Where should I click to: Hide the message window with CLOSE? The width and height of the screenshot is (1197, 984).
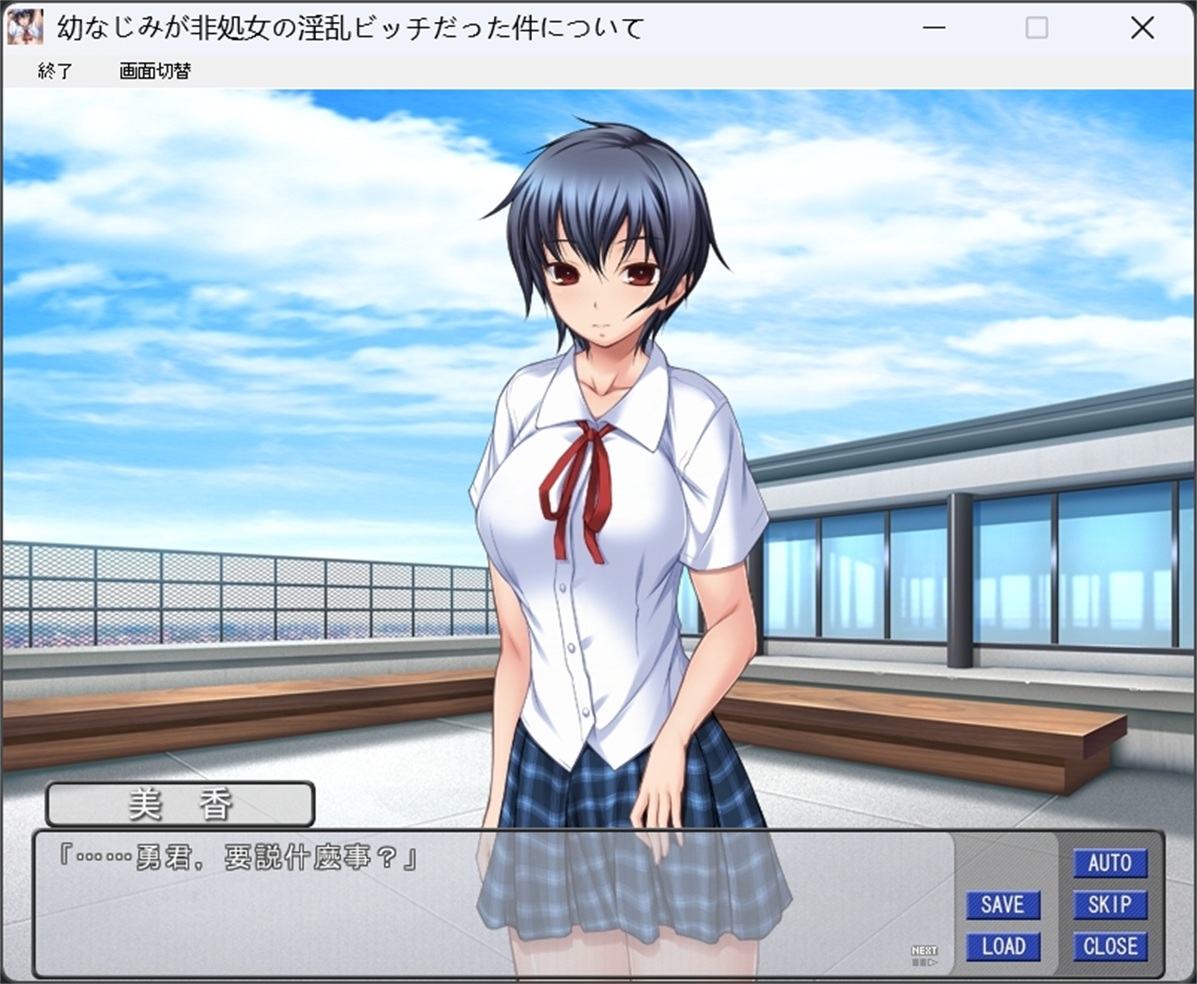1110,946
